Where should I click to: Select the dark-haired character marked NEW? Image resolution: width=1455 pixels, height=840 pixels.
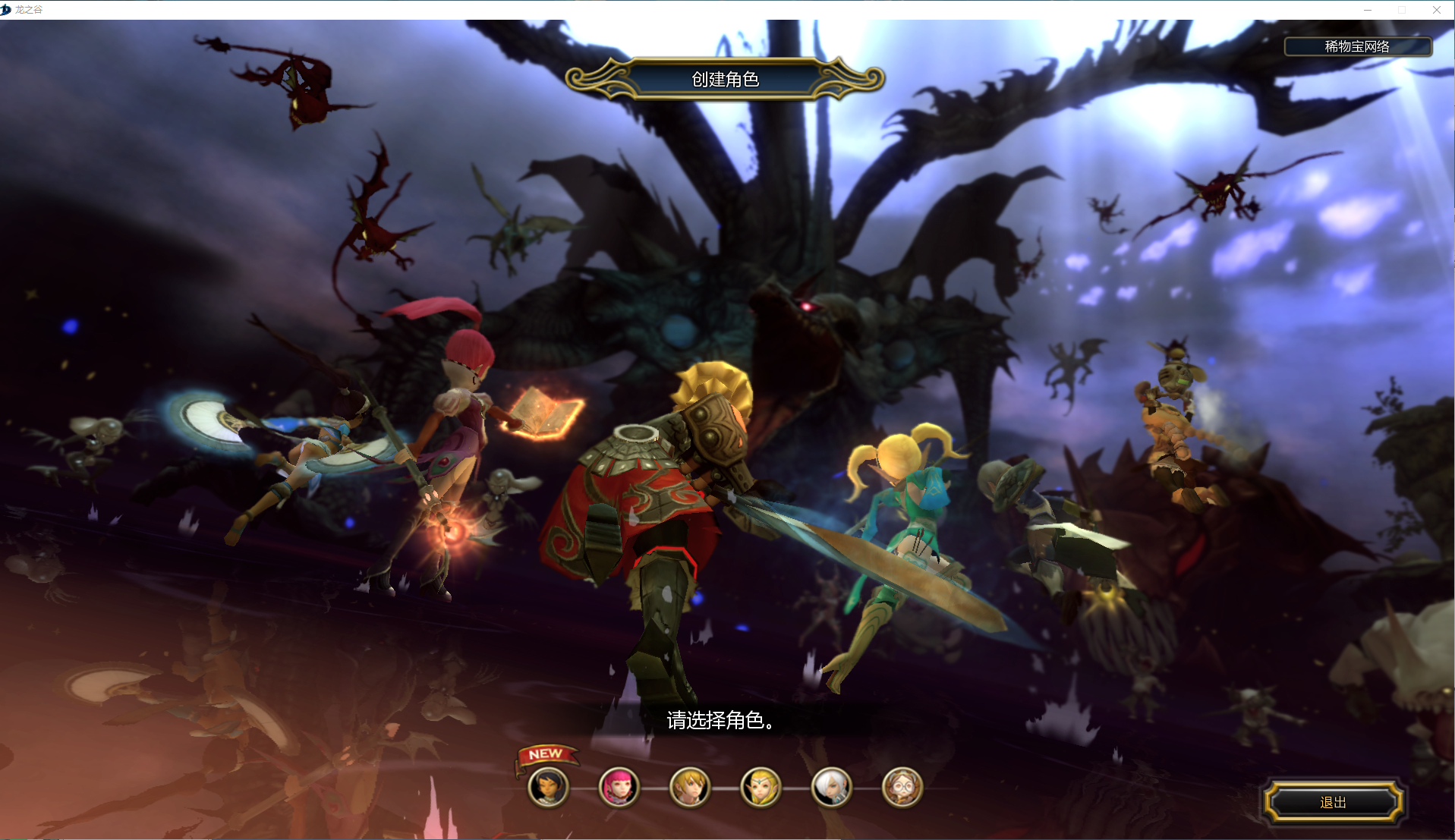(548, 787)
